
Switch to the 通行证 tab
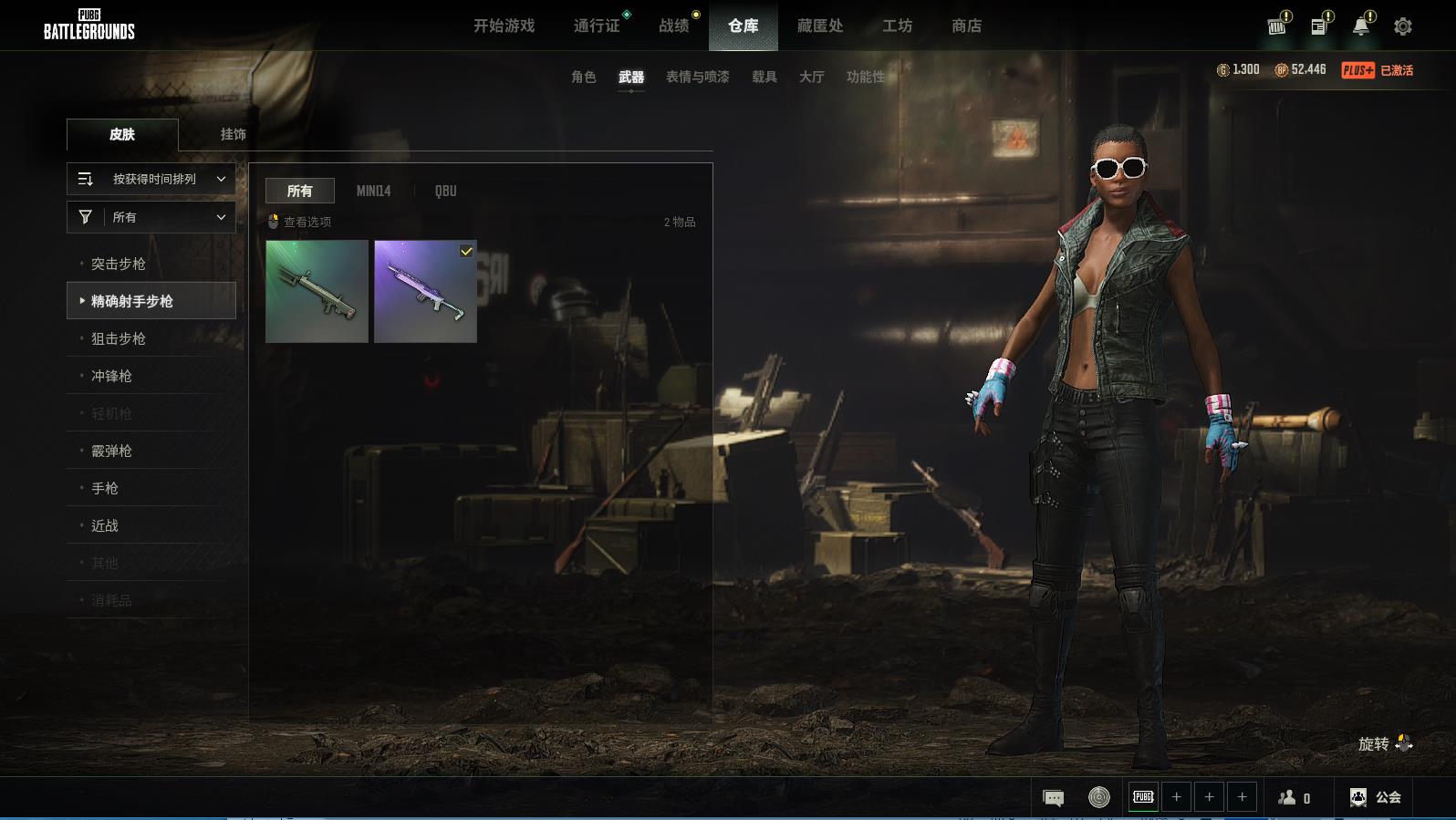click(x=597, y=26)
